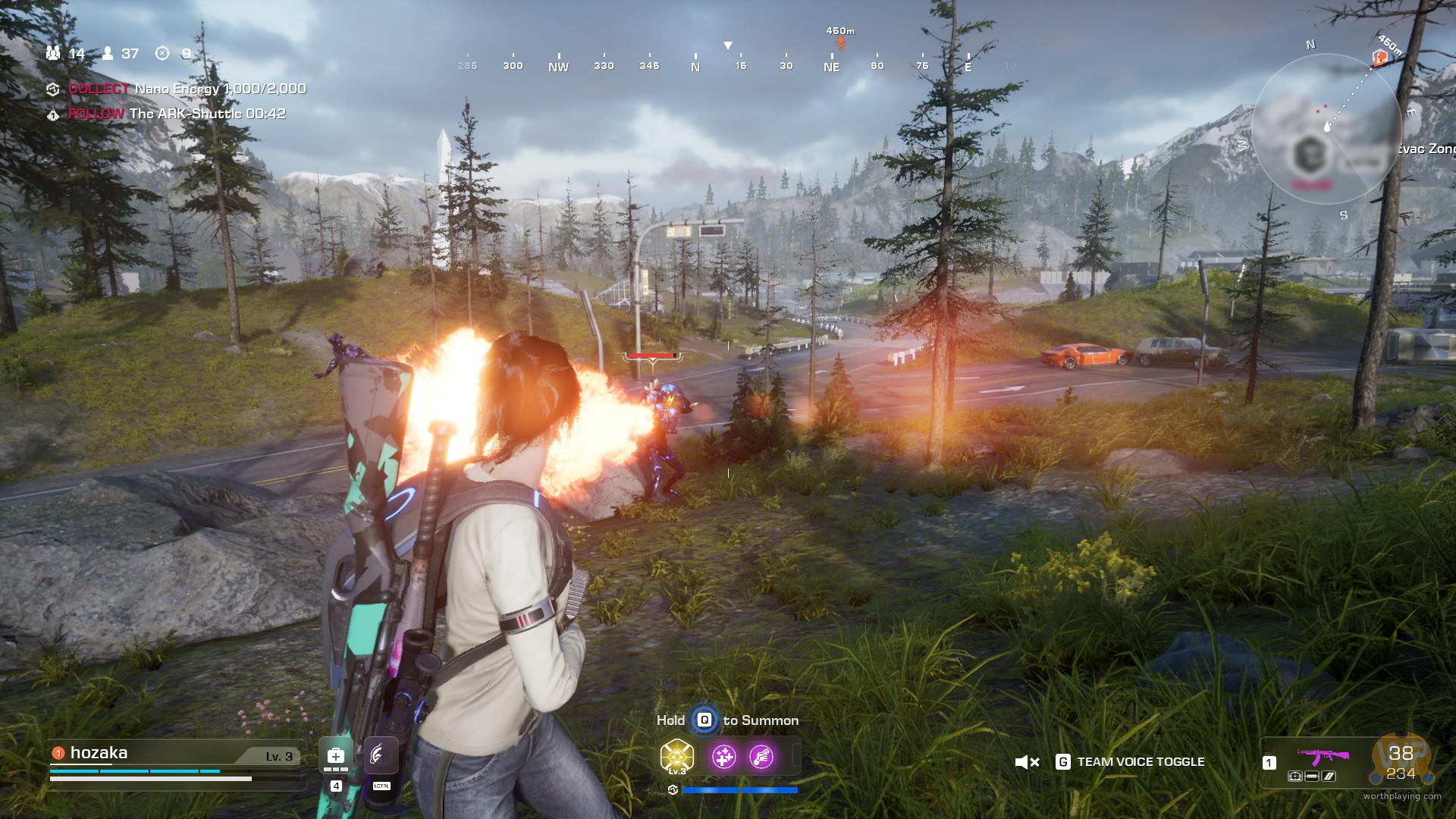The height and width of the screenshot is (819, 1456).
Task: Activate the purple weapon skill icon
Action: pos(761,757)
